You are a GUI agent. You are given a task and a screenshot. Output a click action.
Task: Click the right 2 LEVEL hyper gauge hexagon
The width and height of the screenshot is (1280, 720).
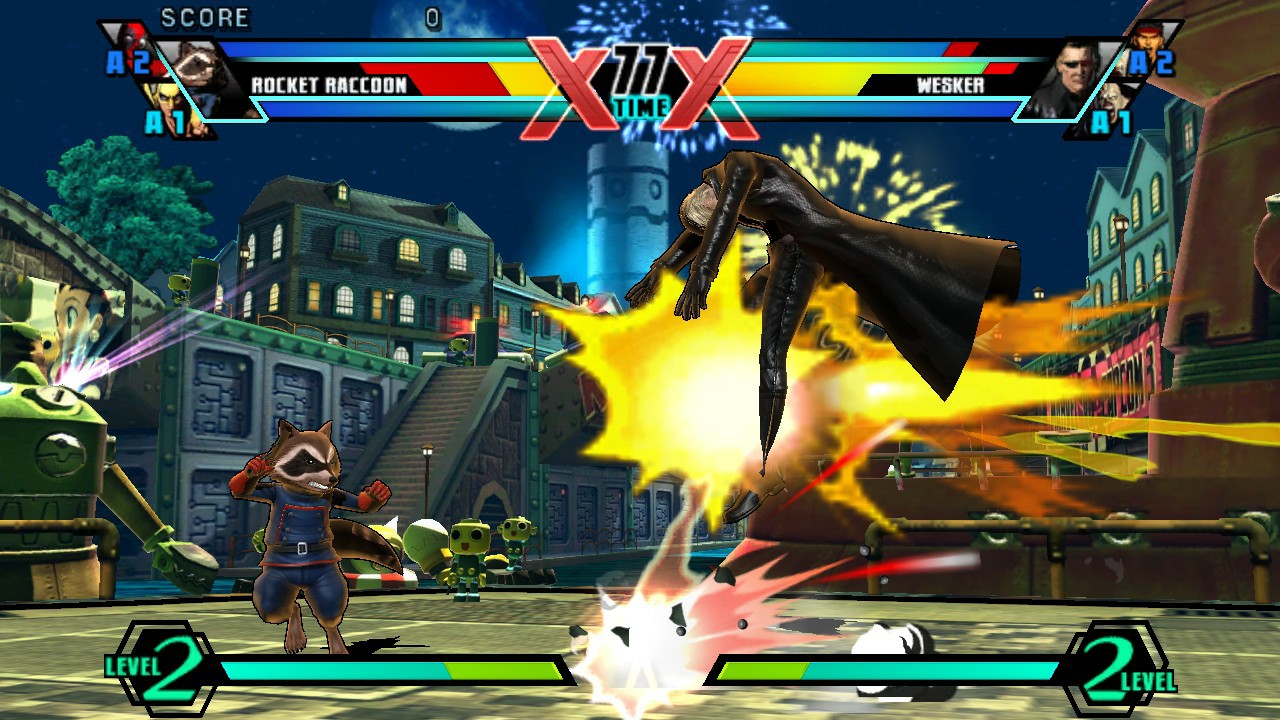pos(1110,678)
